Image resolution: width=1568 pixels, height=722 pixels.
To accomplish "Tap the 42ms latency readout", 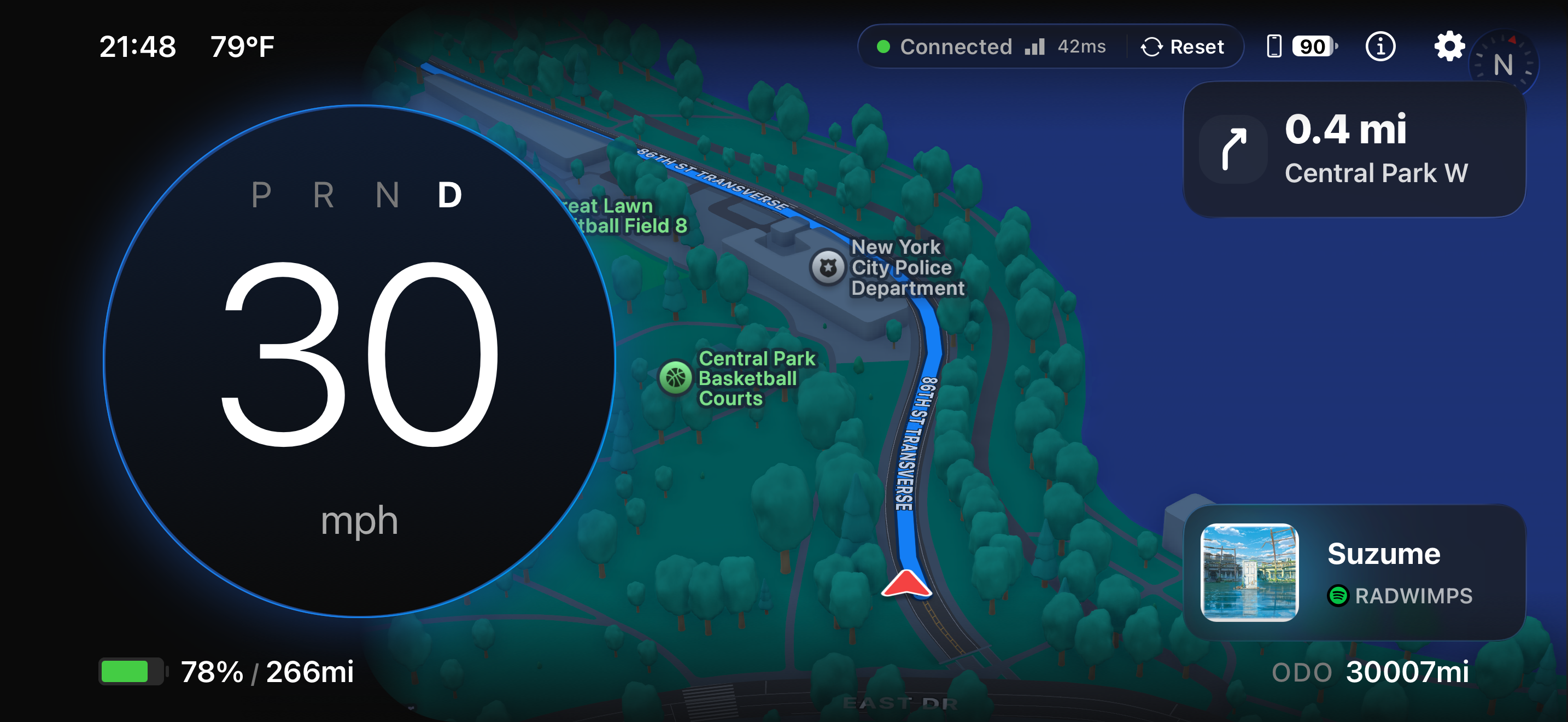I will (1081, 46).
